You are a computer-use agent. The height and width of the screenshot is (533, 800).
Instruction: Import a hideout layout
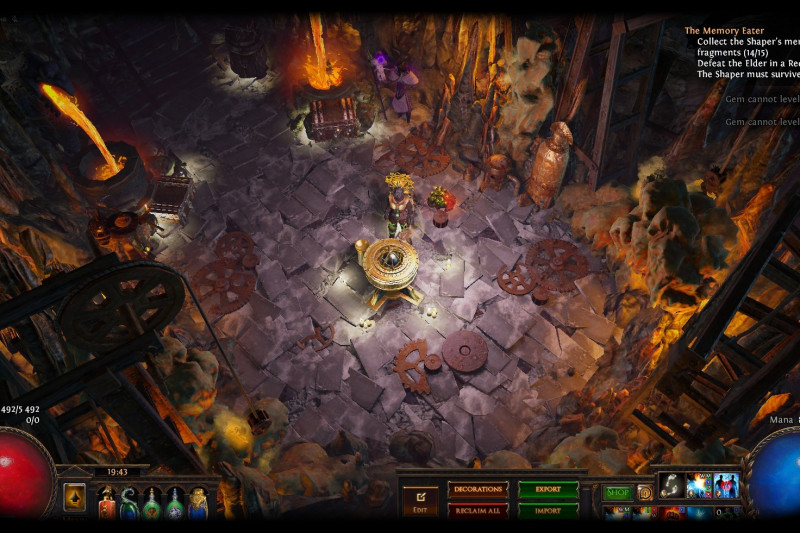[548, 510]
